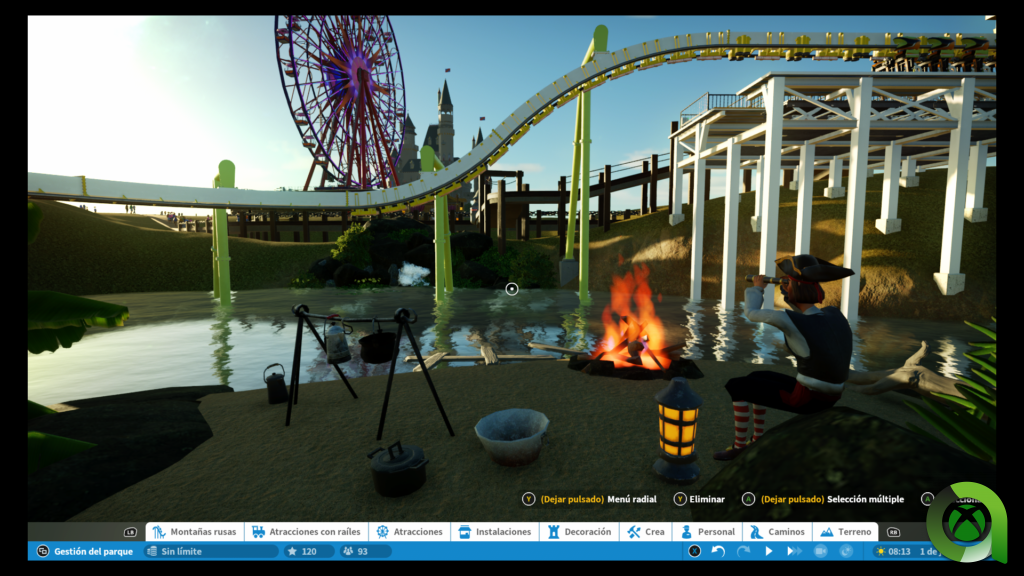Click the redo arrow button
The image size is (1024, 576).
(x=743, y=551)
